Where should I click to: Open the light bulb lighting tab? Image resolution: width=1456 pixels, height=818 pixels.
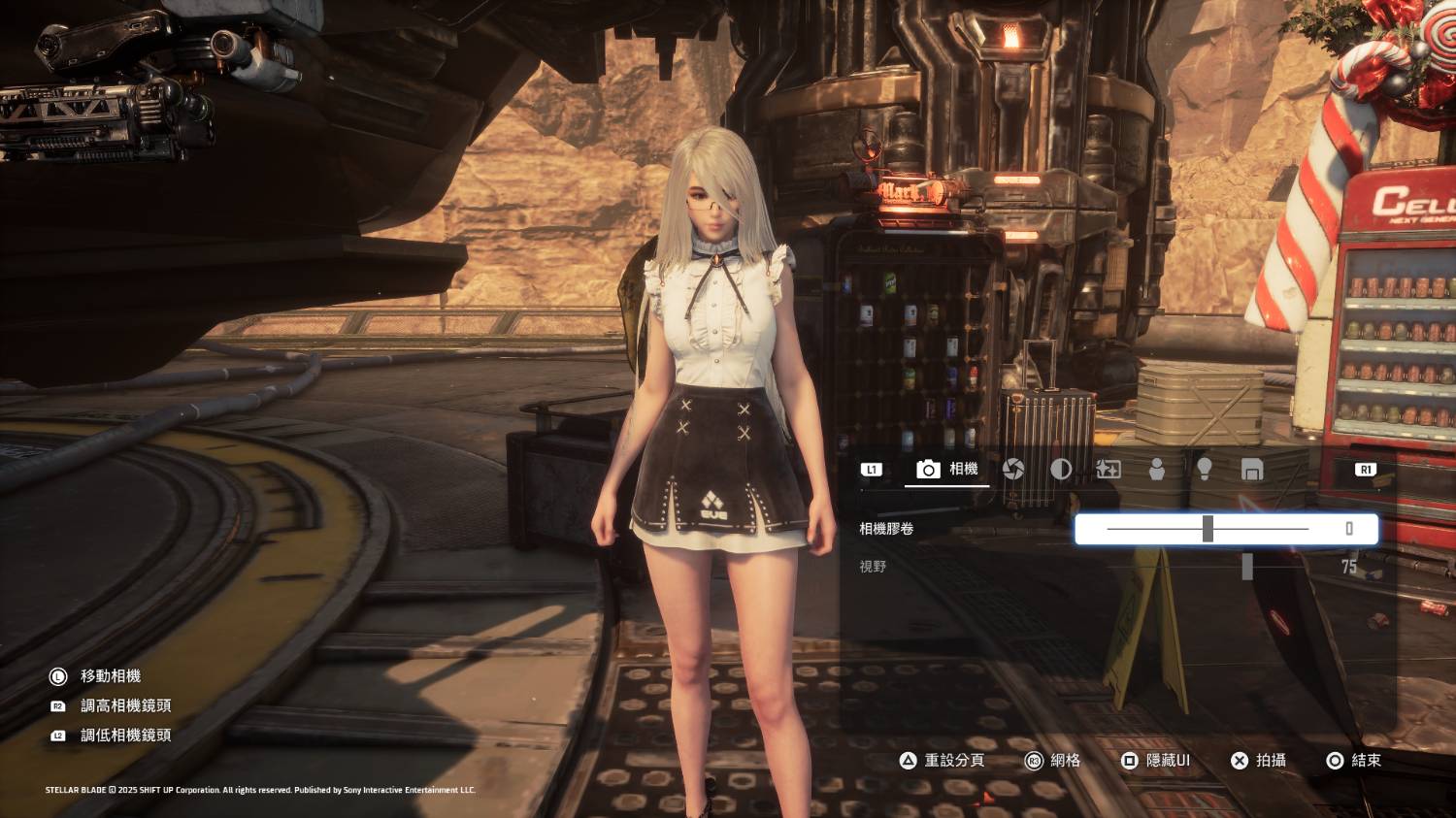1204,470
